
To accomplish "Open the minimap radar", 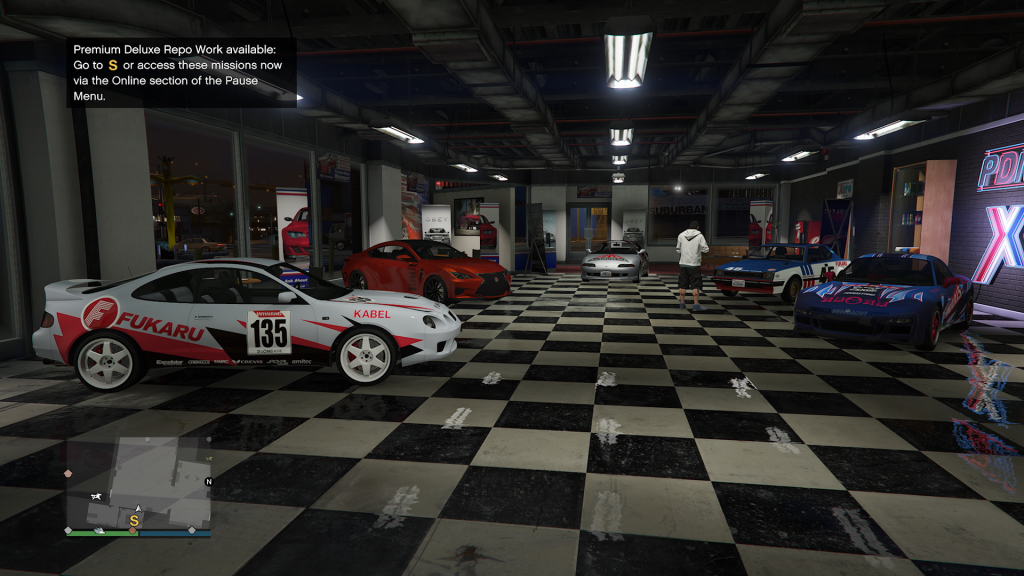I will click(x=138, y=482).
